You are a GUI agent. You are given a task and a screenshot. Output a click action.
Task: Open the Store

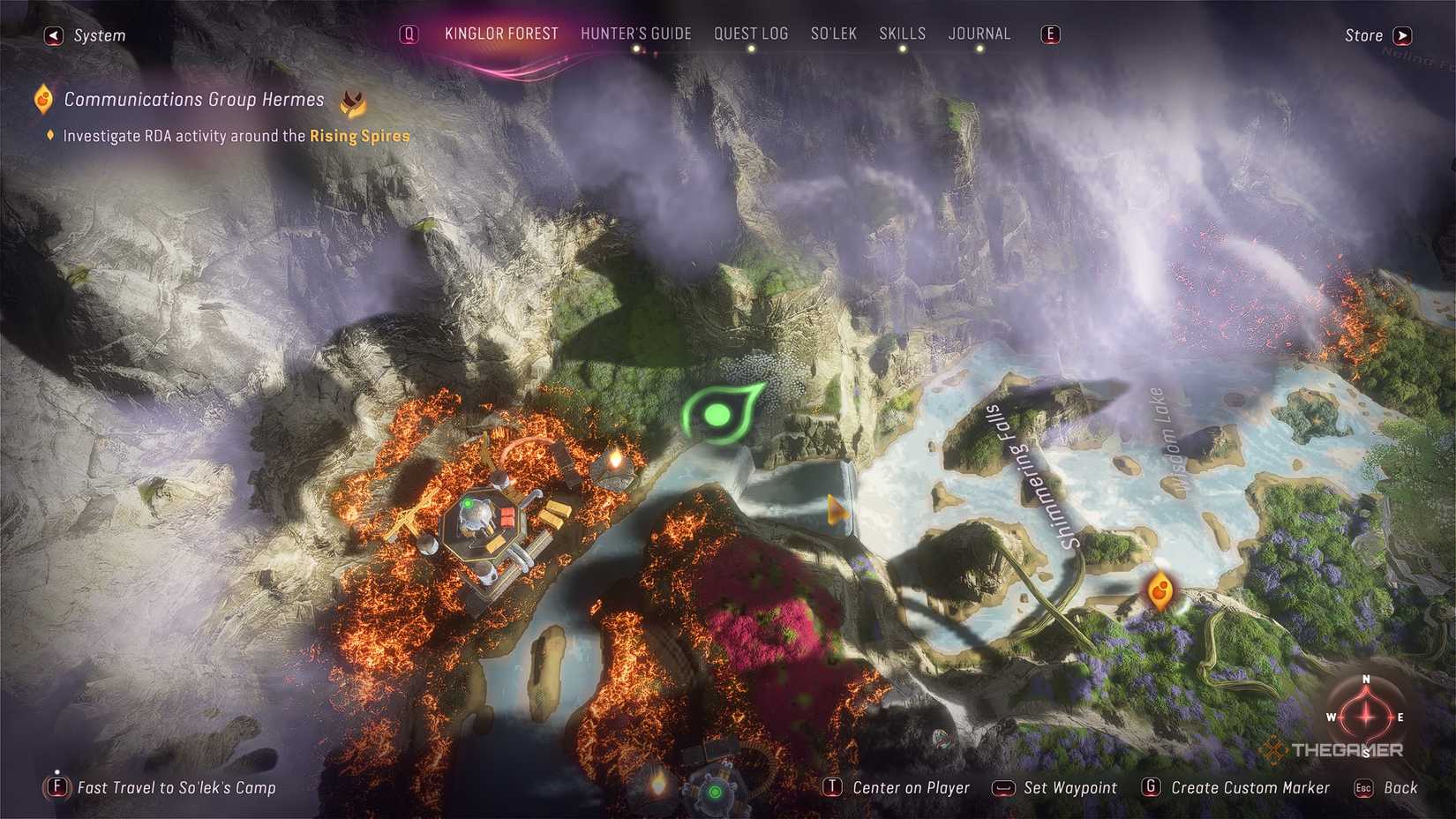click(x=1362, y=35)
